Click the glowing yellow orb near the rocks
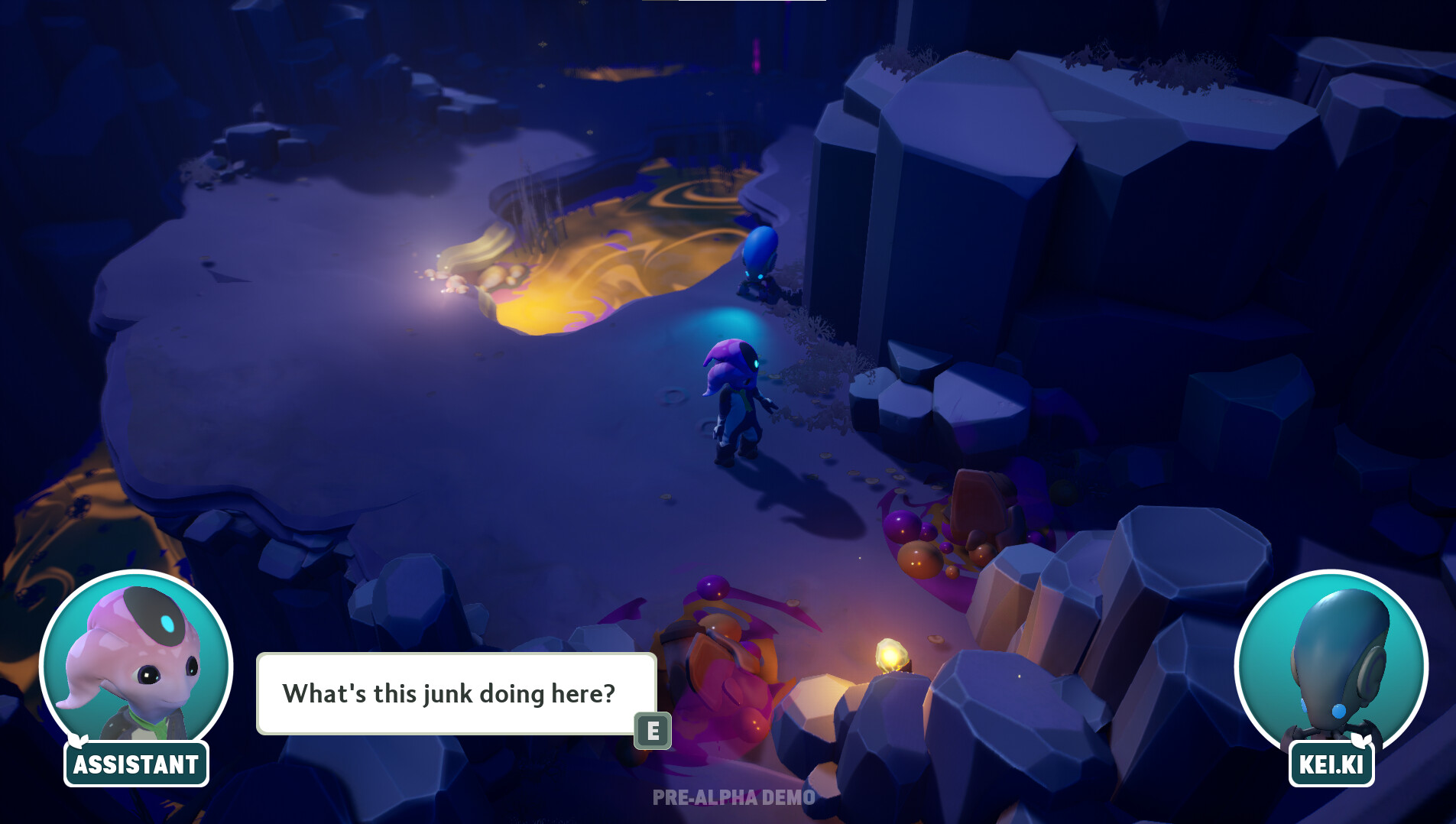Screen dimensions: 1456x824 (890, 654)
